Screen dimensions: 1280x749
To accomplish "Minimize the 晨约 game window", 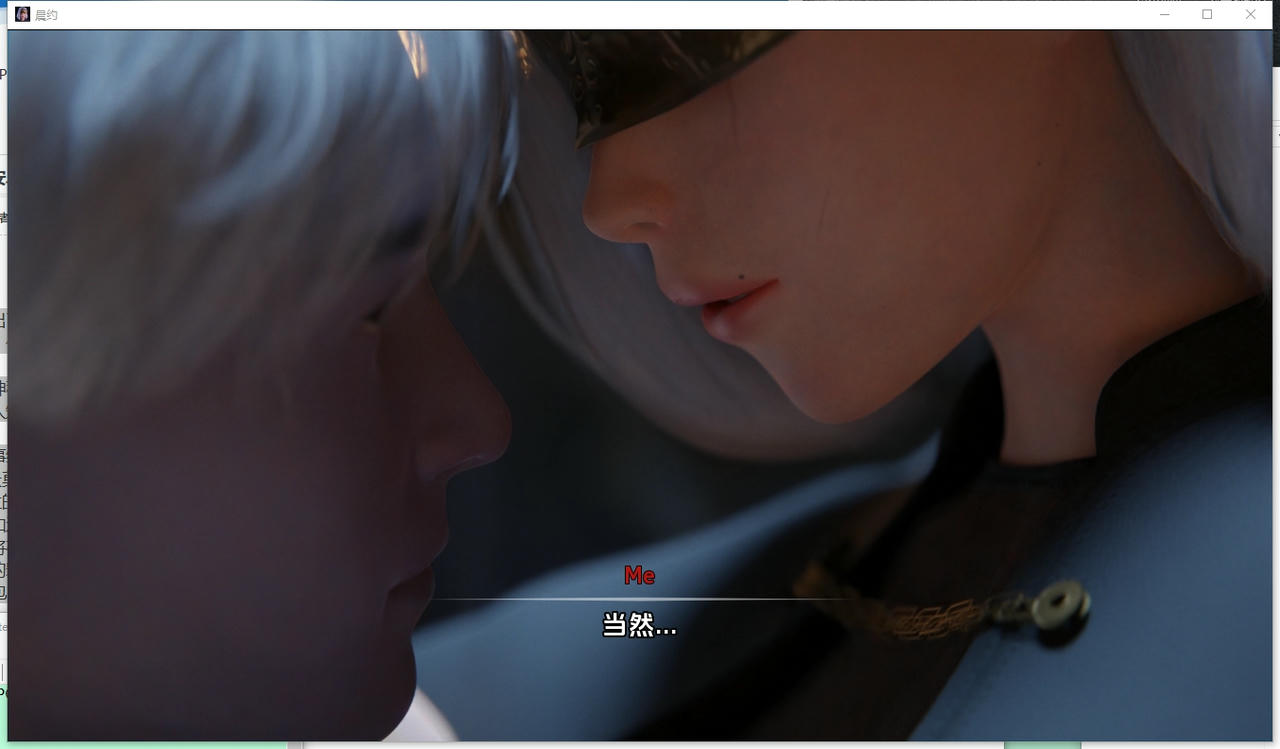I will pyautogui.click(x=1163, y=14).
